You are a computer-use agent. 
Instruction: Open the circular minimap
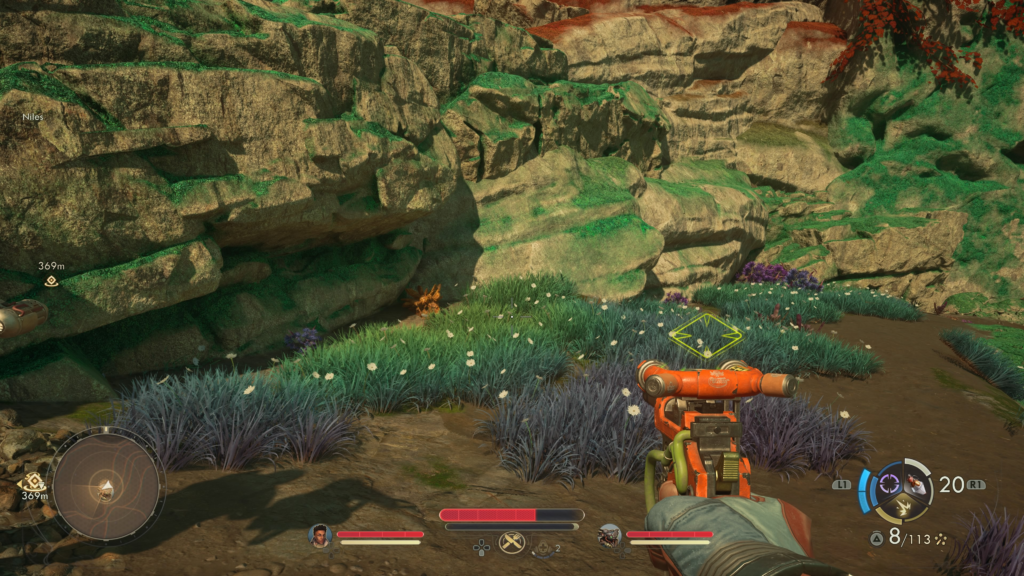point(107,485)
